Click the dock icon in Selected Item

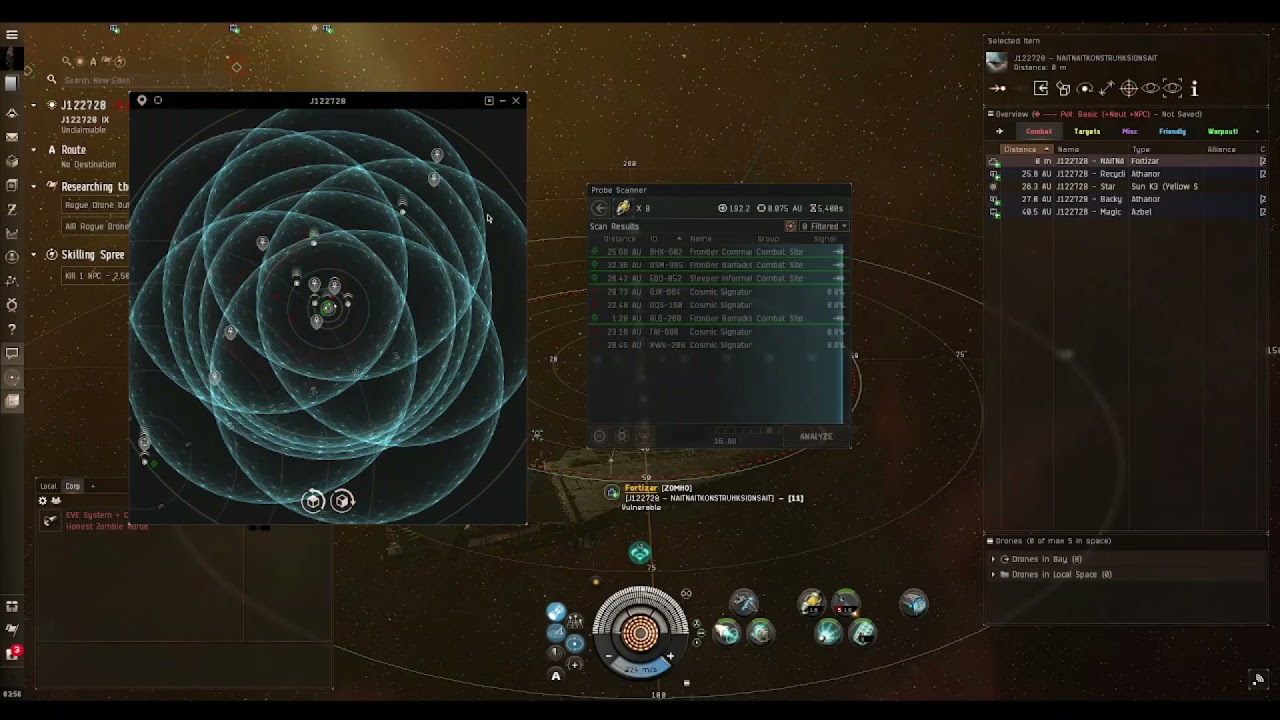coord(1041,88)
